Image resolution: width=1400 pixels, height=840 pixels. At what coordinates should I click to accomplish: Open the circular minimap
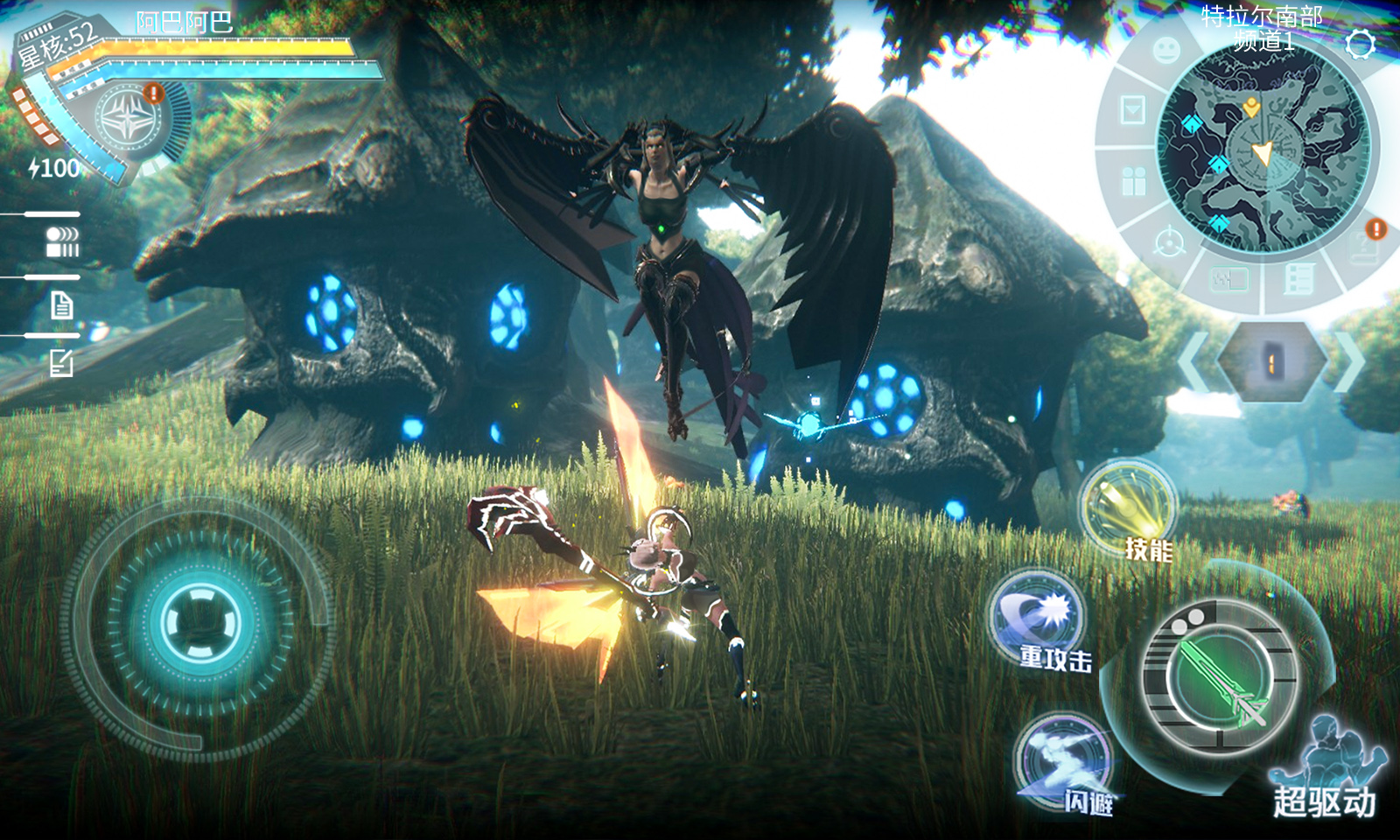point(1263,147)
